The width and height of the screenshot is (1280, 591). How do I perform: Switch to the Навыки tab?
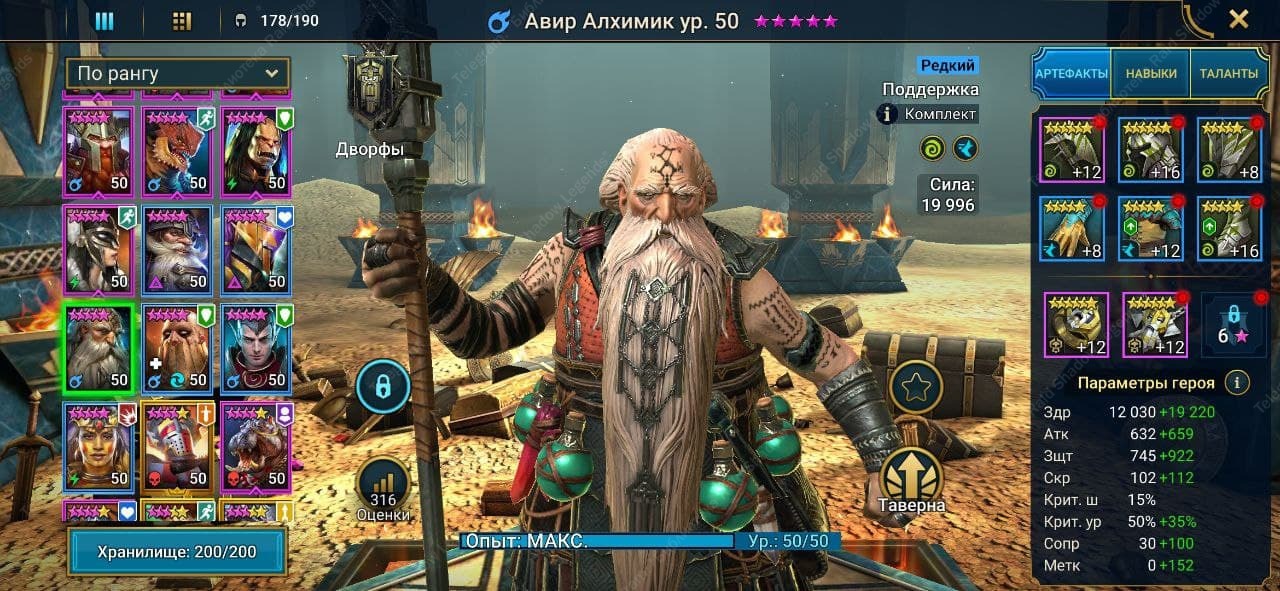coord(1150,73)
